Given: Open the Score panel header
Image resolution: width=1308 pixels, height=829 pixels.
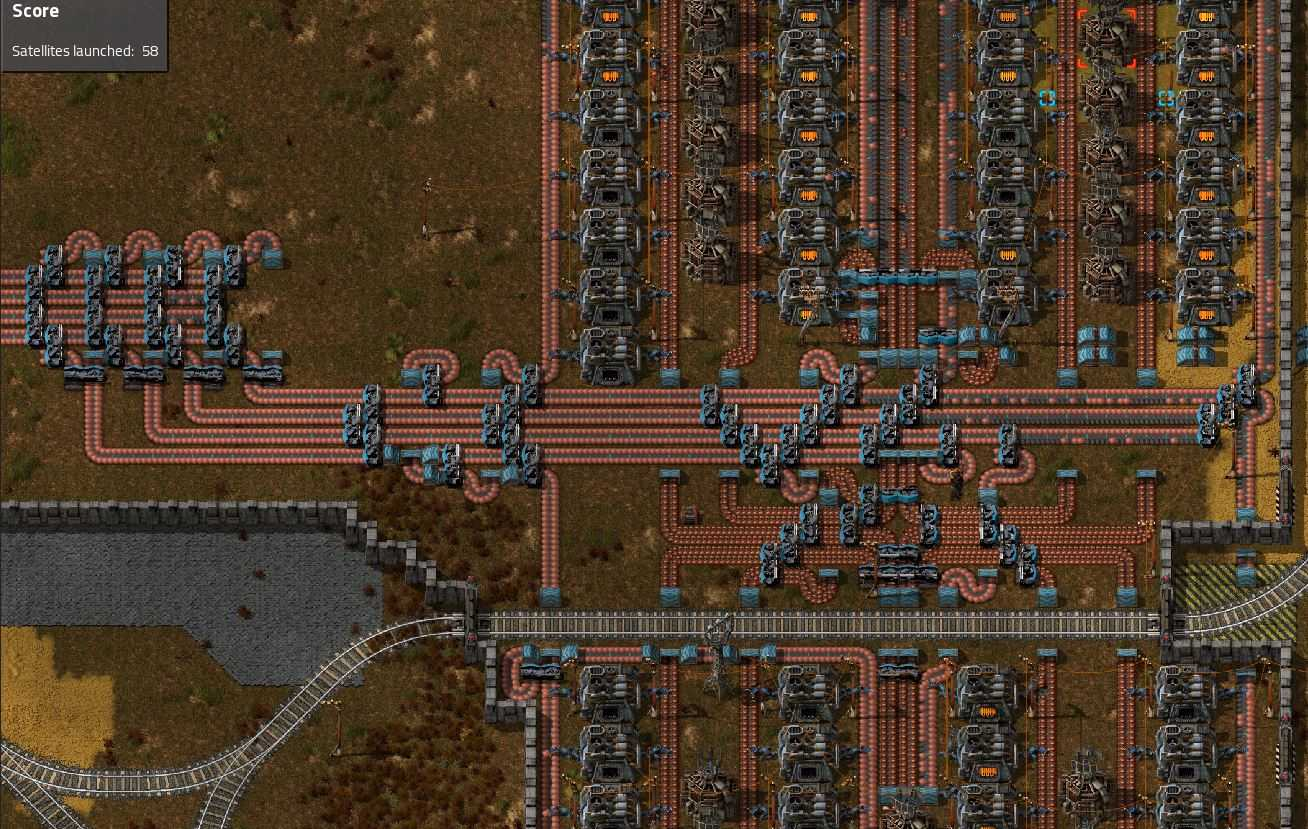Looking at the screenshot, I should tap(36, 11).
